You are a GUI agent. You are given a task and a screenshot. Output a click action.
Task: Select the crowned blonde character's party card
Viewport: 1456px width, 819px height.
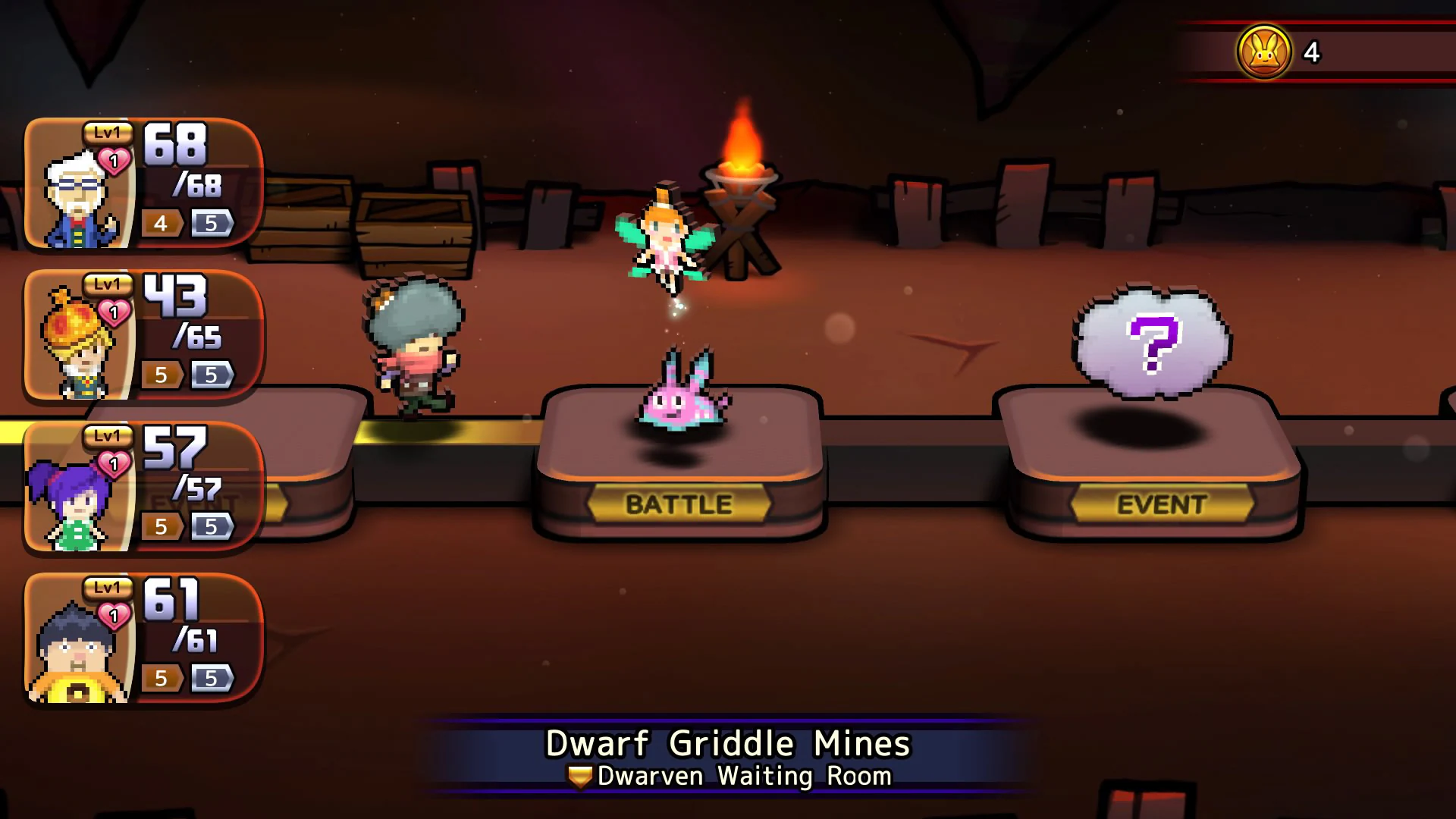143,335
